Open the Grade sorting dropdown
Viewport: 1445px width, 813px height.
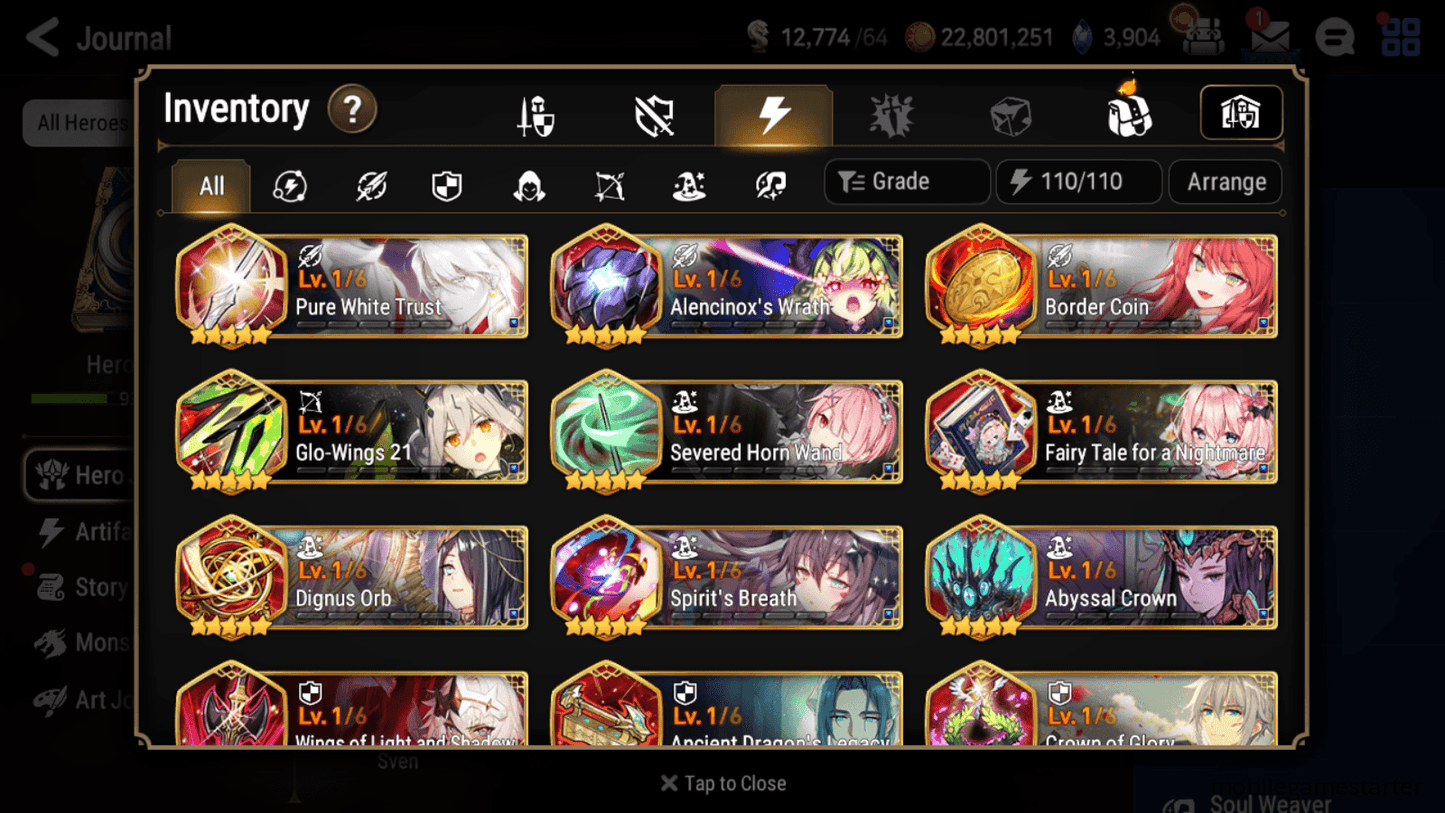[x=906, y=181]
